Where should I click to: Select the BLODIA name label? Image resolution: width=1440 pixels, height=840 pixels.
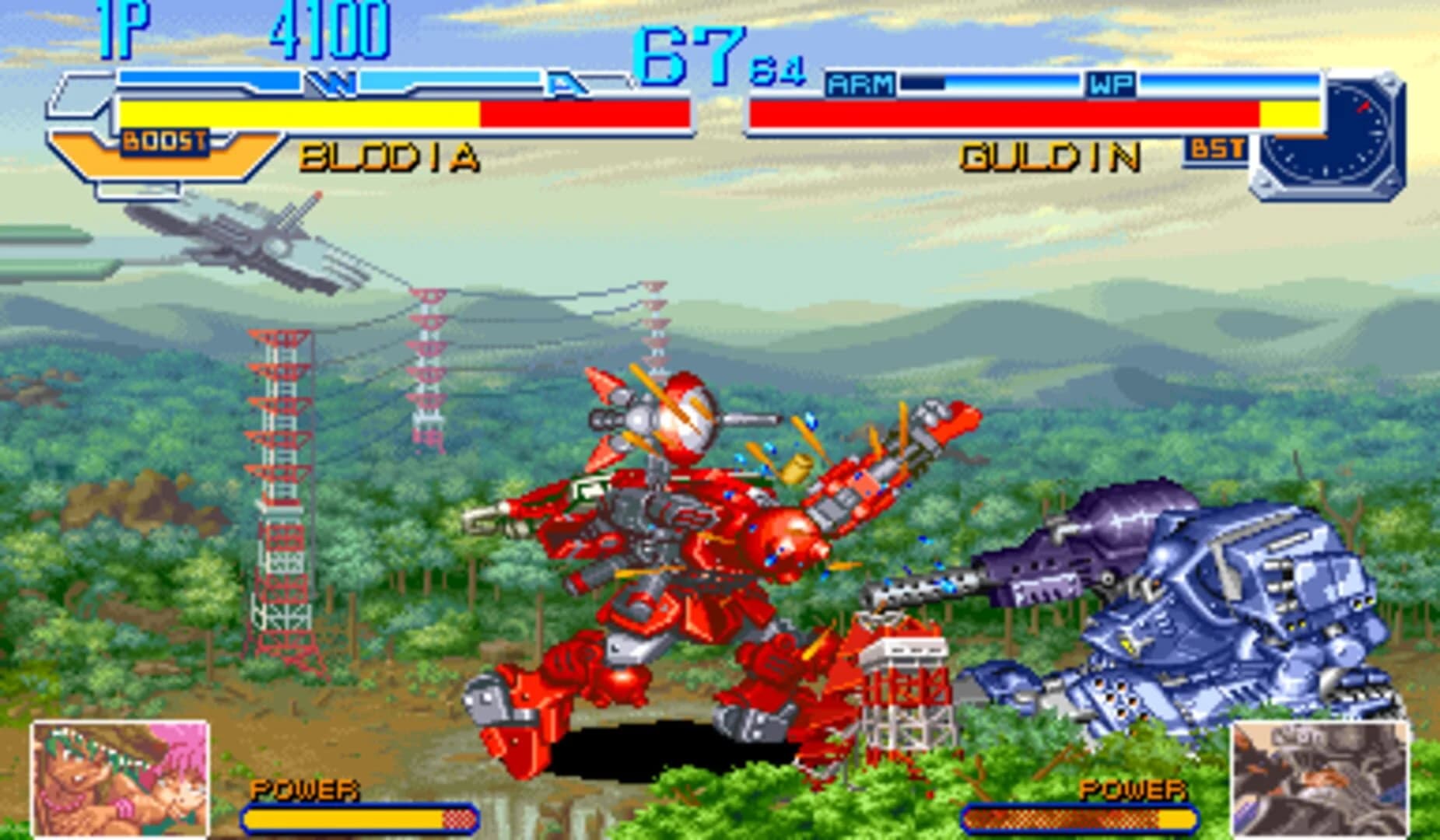click(x=387, y=156)
